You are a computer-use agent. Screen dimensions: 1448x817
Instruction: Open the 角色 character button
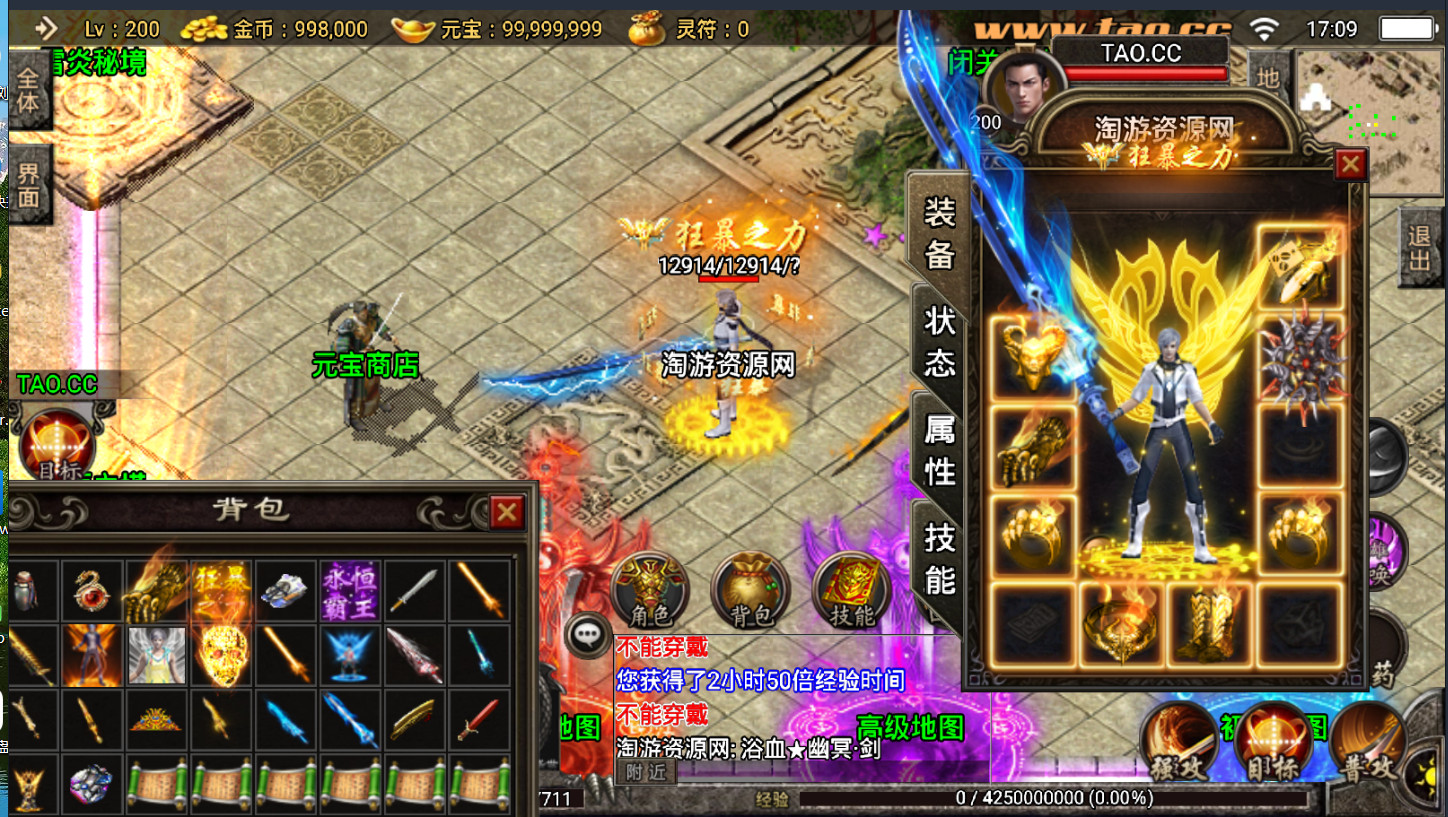pos(650,592)
